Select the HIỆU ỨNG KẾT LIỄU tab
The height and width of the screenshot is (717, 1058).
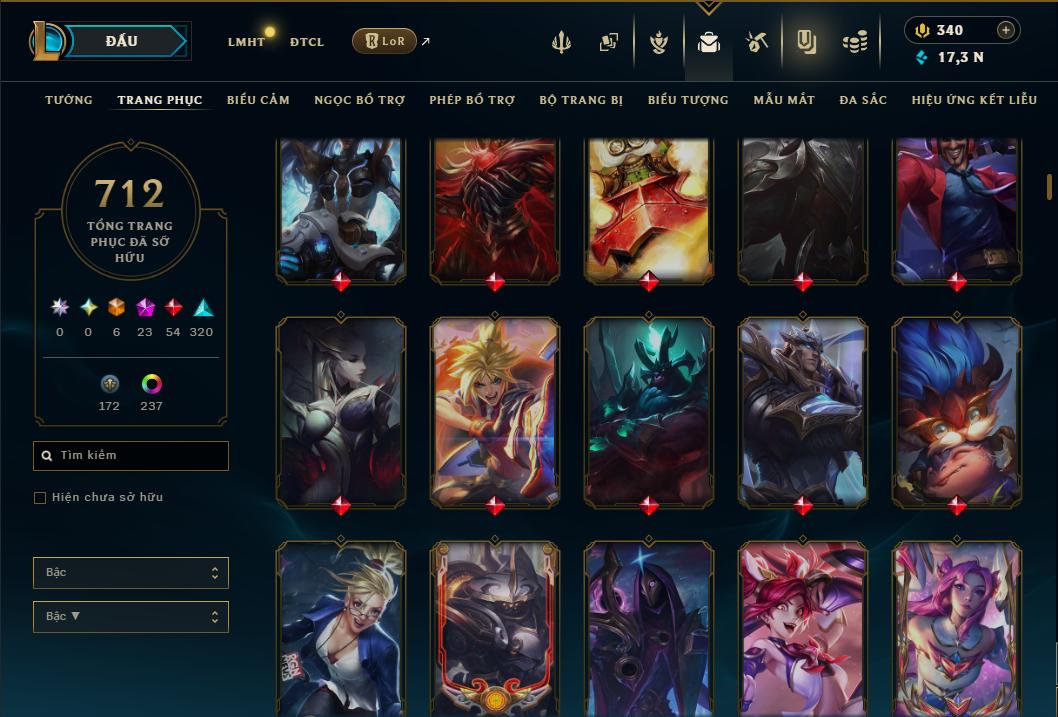point(974,100)
